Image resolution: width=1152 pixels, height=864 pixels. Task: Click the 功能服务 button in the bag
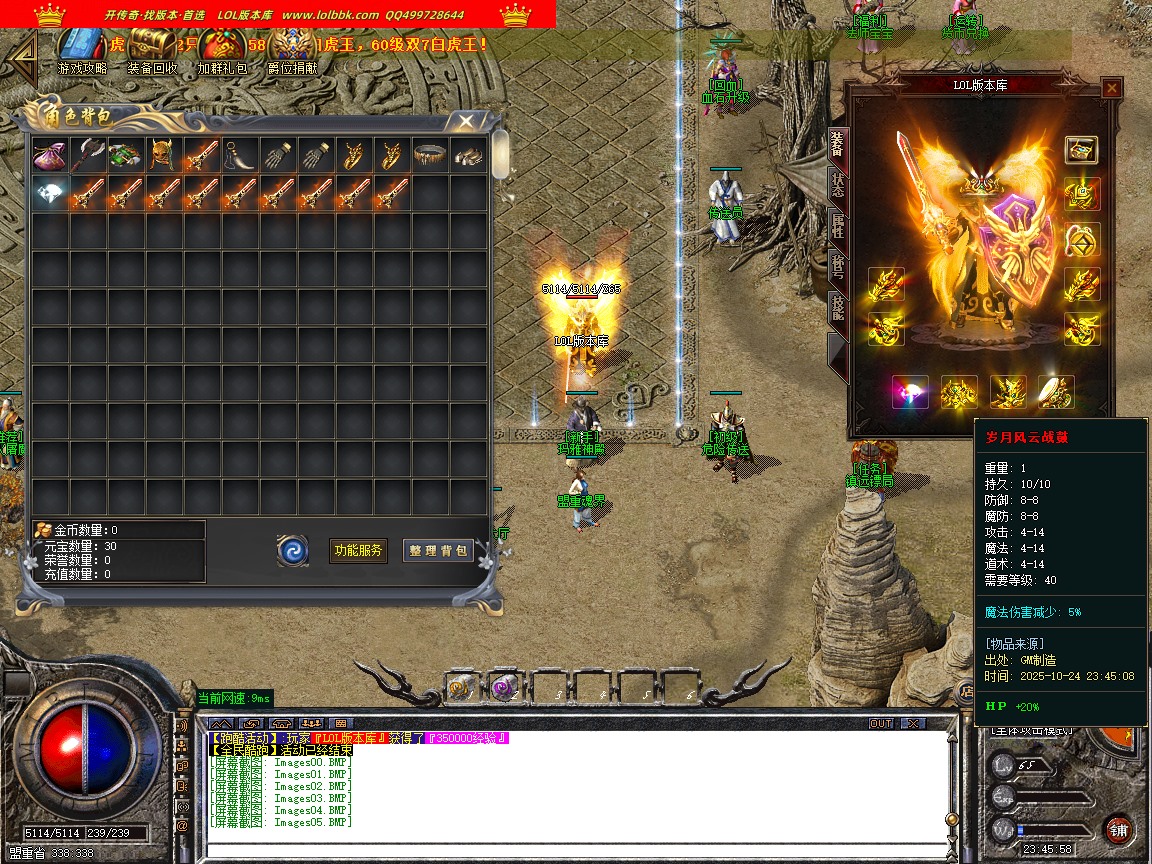tap(358, 550)
